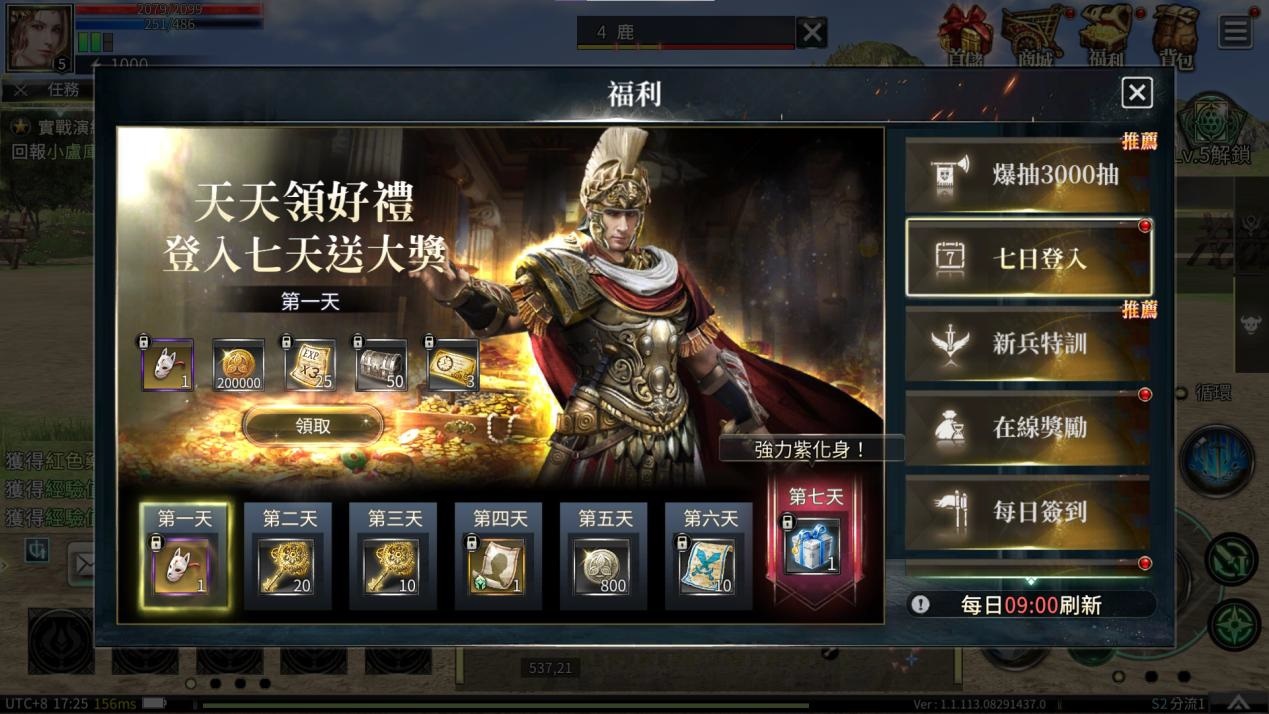Select the 第五天 coin reward tile
The height and width of the screenshot is (714, 1269).
coord(604,556)
